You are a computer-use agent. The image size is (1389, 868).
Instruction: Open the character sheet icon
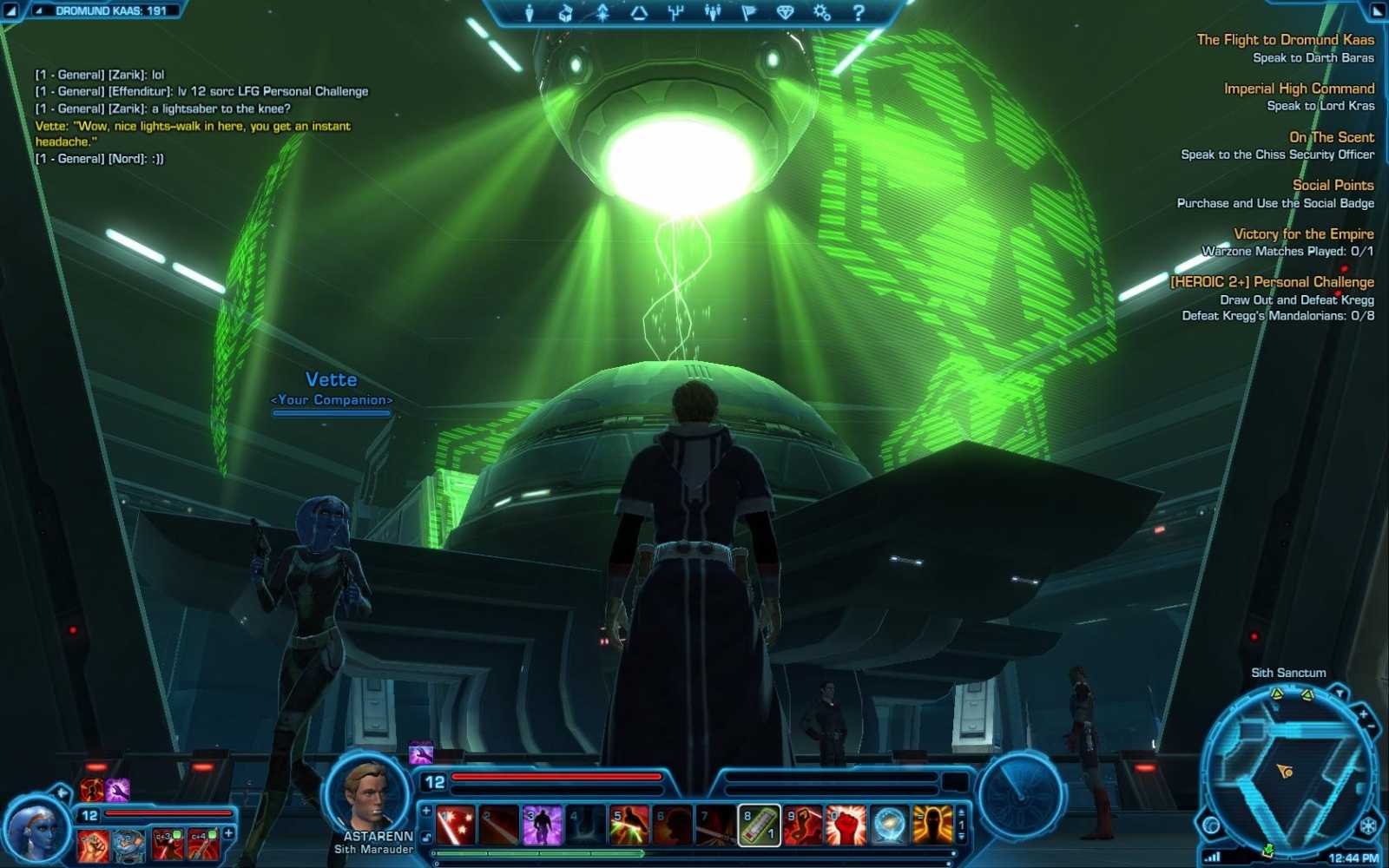coord(530,12)
